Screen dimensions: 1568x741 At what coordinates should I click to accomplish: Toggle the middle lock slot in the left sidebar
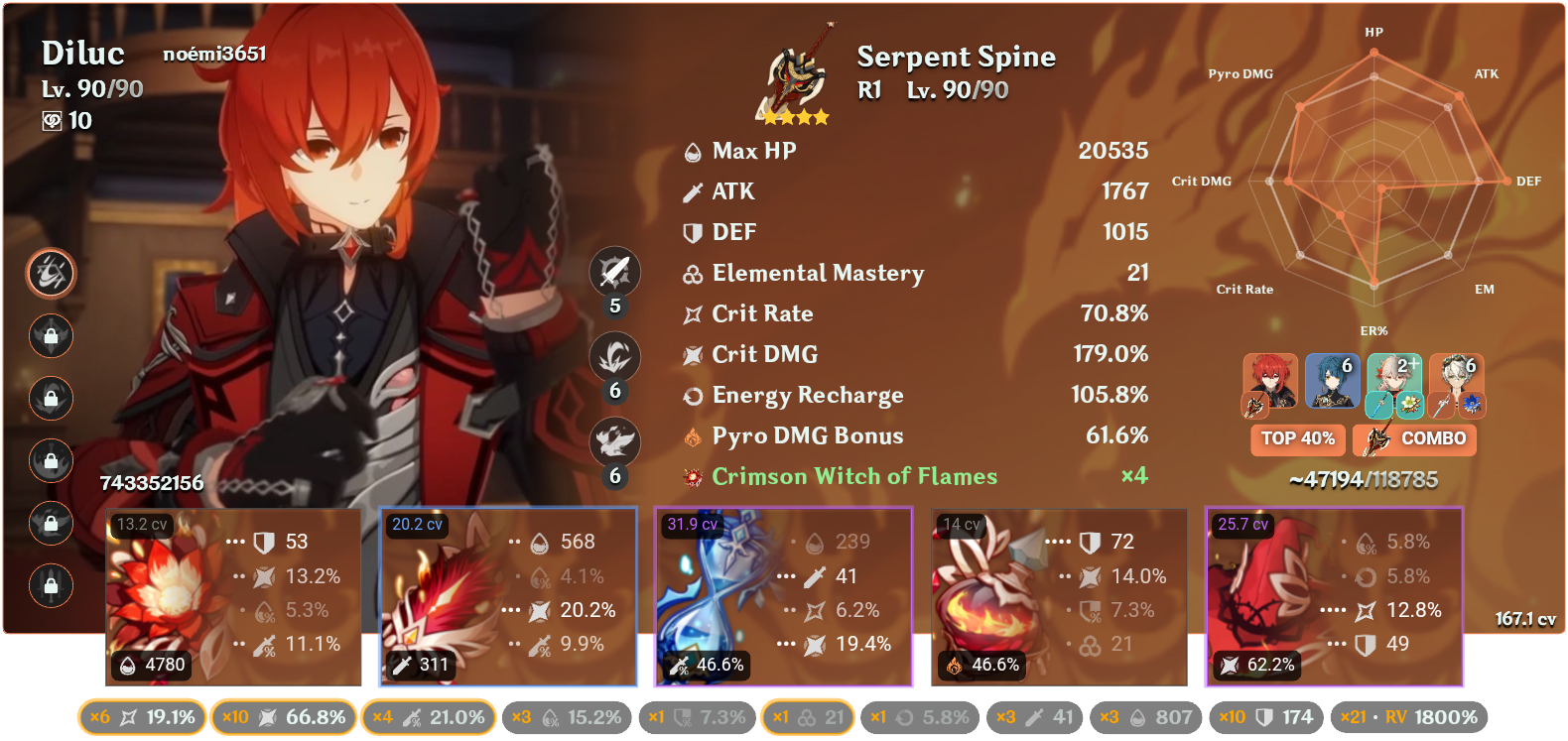click(51, 461)
